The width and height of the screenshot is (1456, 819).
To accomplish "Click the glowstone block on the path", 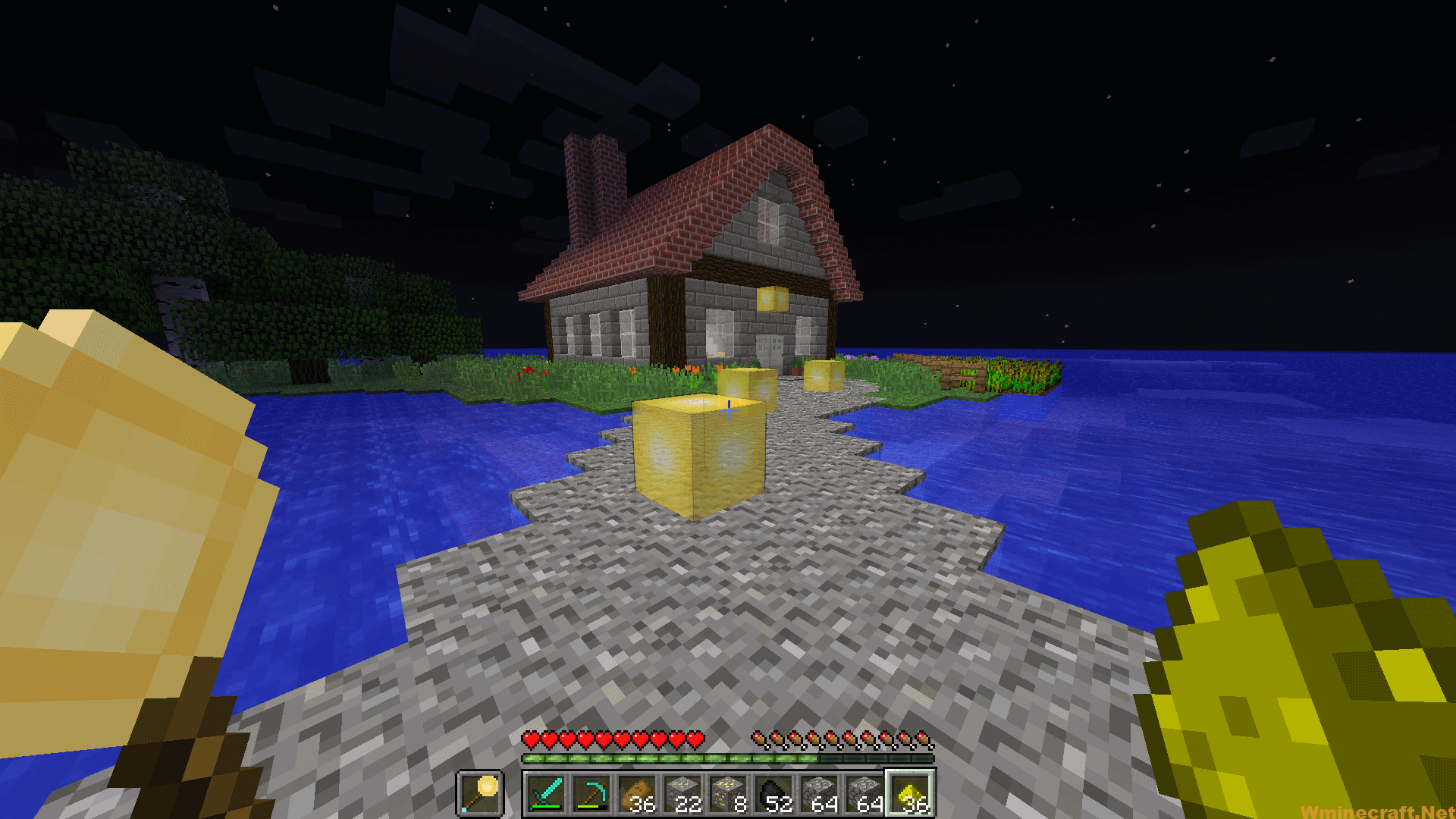I will [x=694, y=455].
